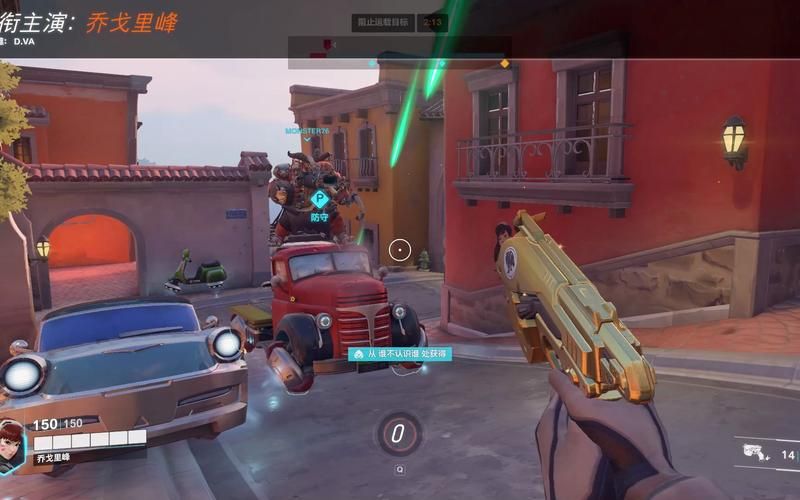Click the D.Va hero portrait
Viewport: 800px width, 500px height.
point(13,444)
